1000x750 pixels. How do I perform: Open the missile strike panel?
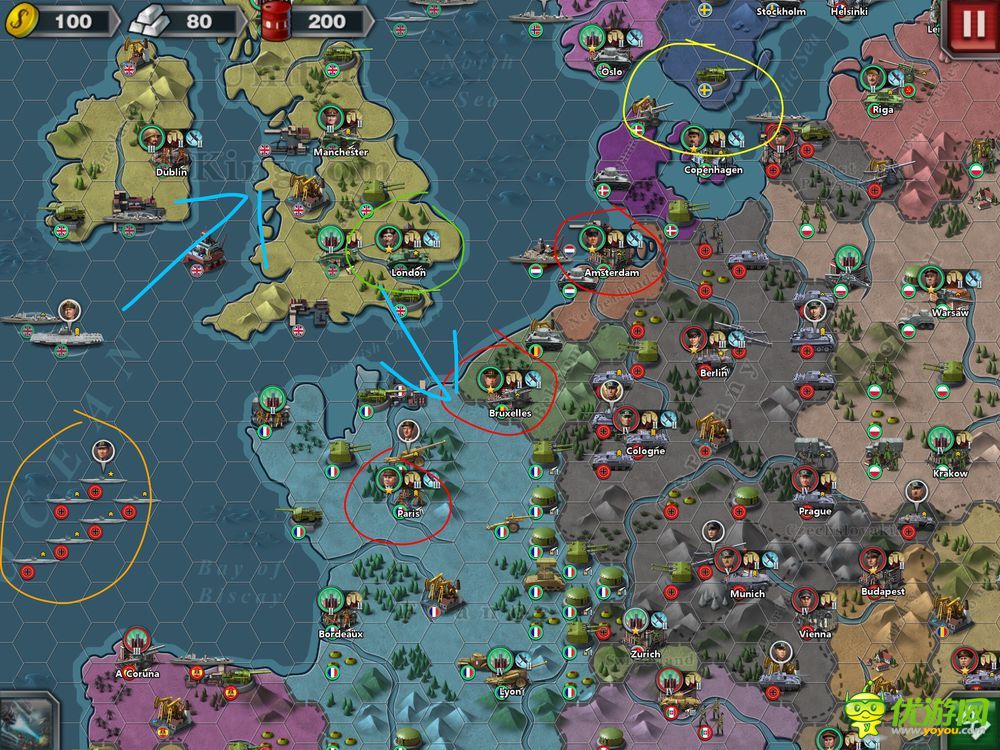(x=28, y=721)
